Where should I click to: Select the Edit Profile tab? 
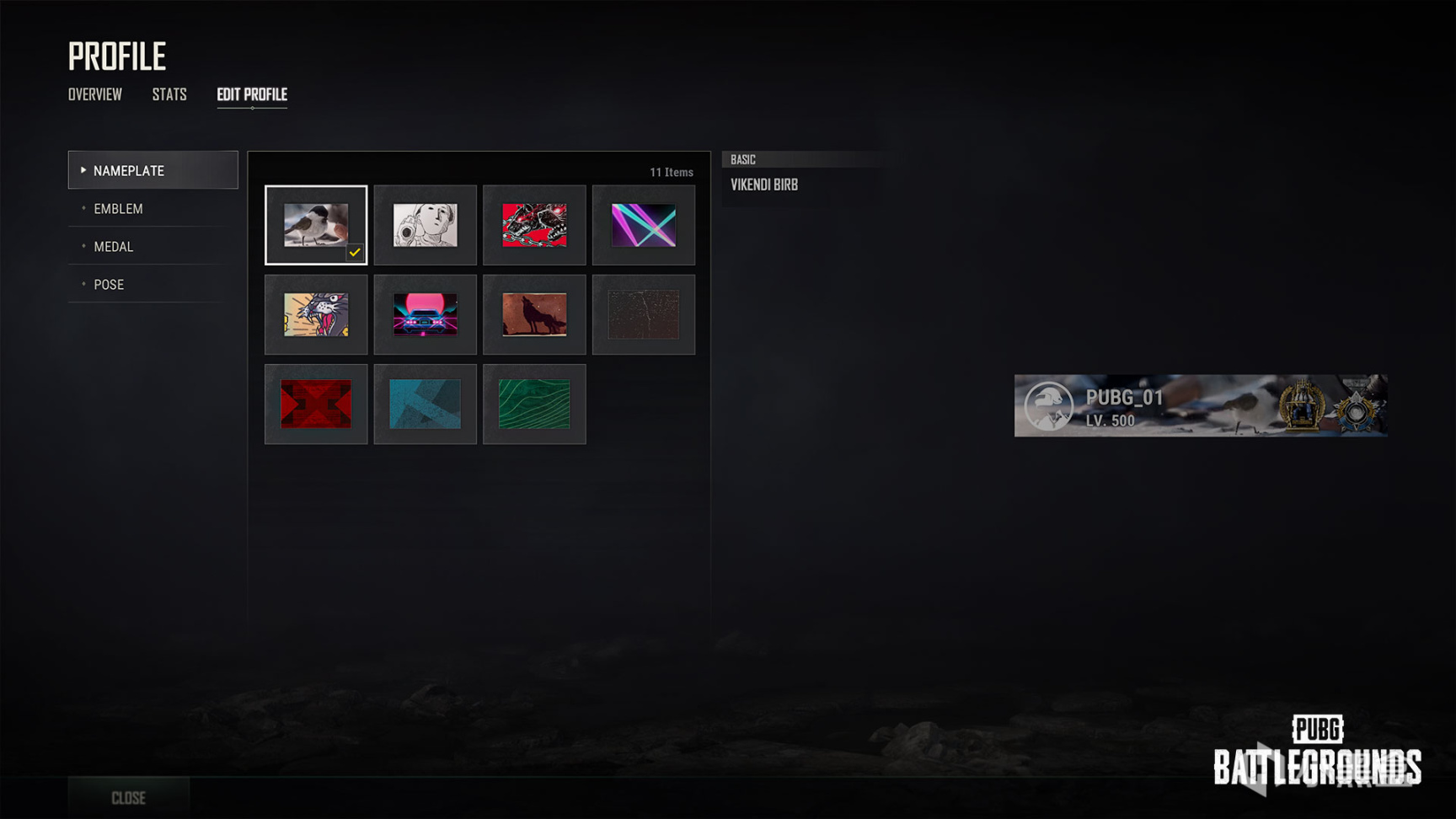click(x=252, y=94)
